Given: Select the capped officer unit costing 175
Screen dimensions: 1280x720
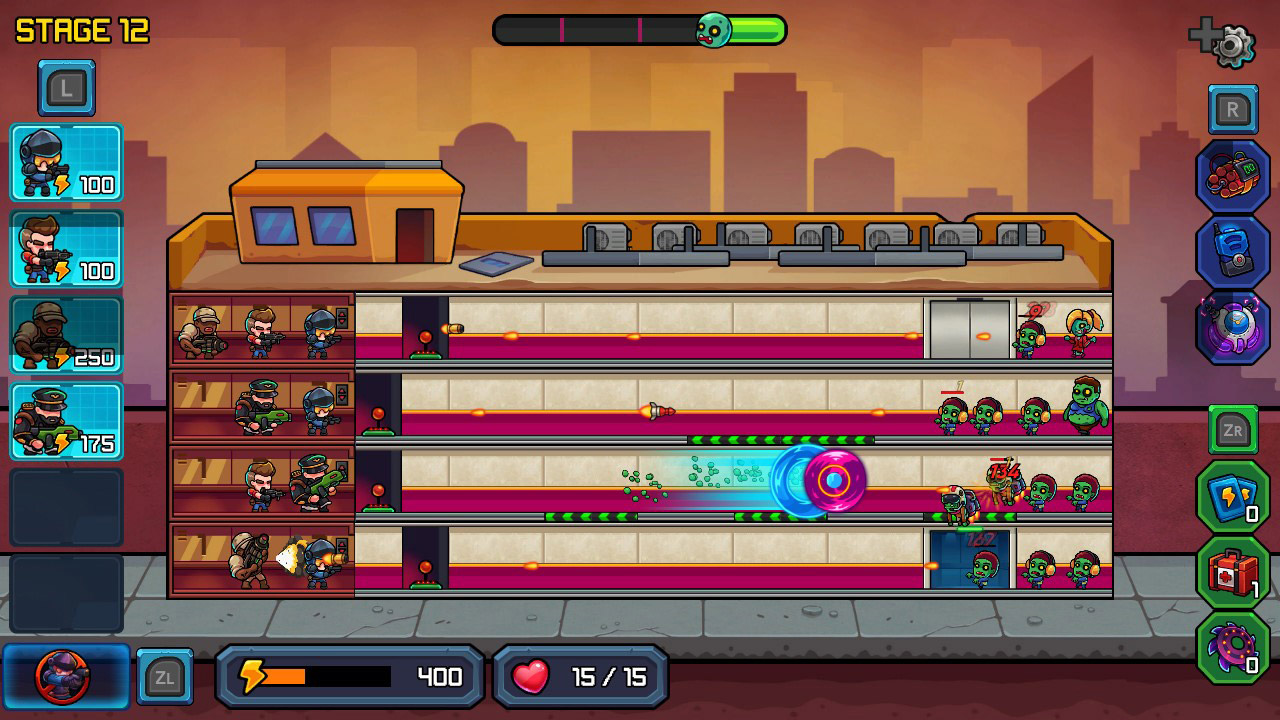Looking at the screenshot, I should click(66, 421).
